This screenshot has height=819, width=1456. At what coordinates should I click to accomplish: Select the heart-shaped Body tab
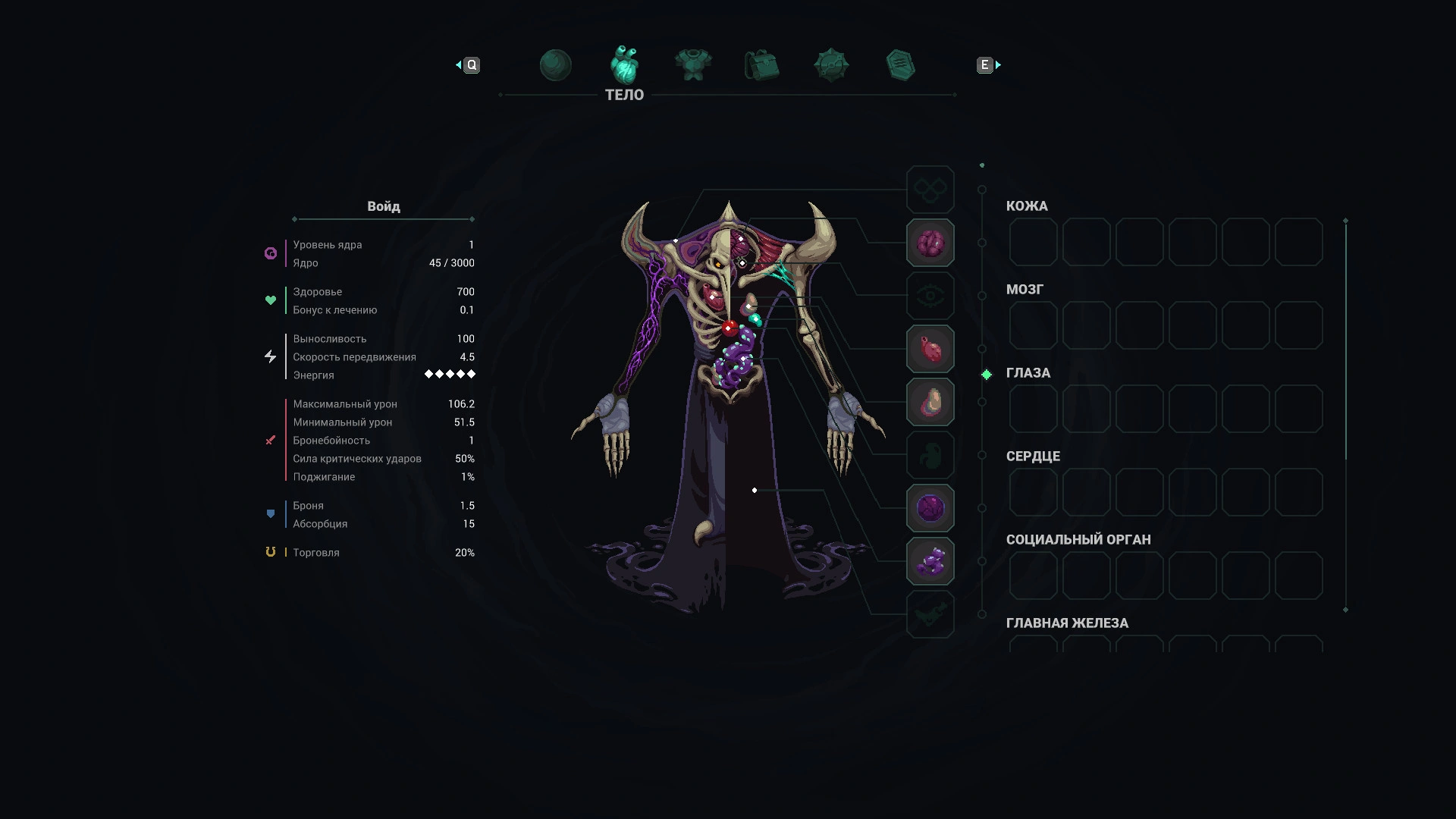click(x=625, y=65)
